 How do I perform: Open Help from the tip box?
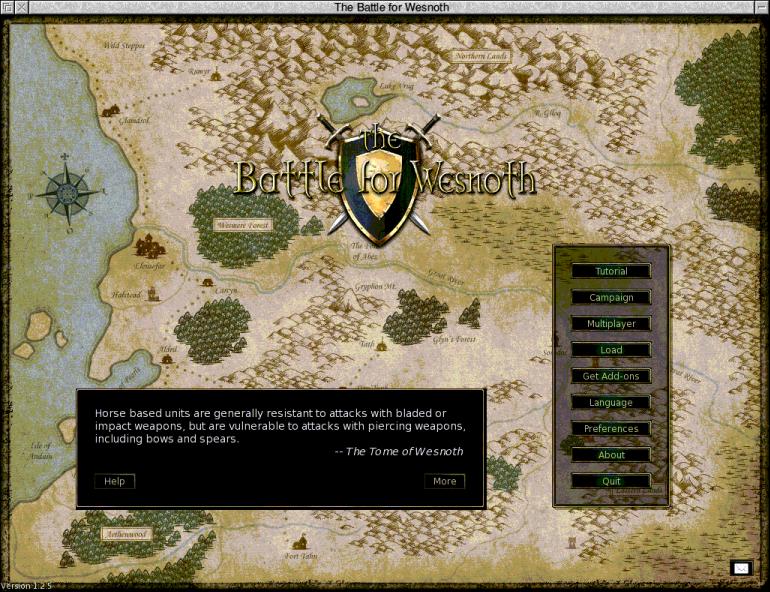[115, 481]
